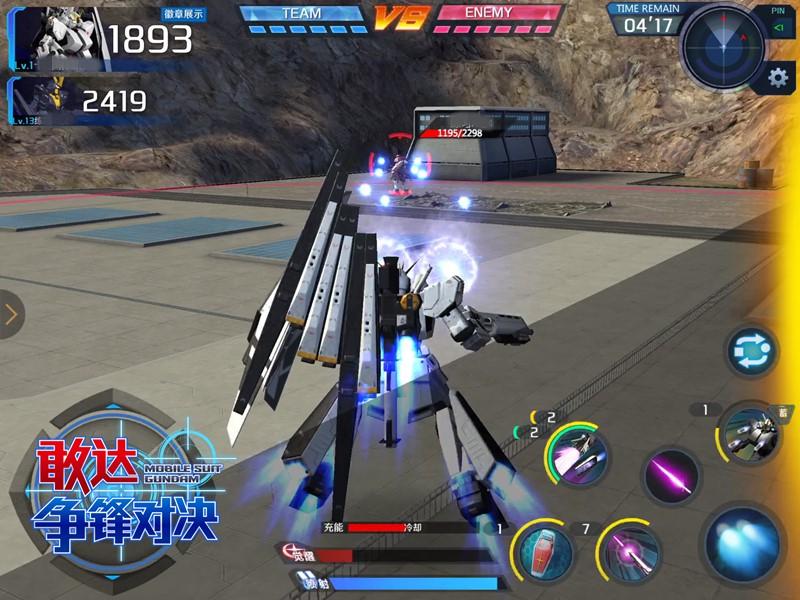Use the red shield skill
This screenshot has height=600, width=800.
(x=545, y=553)
